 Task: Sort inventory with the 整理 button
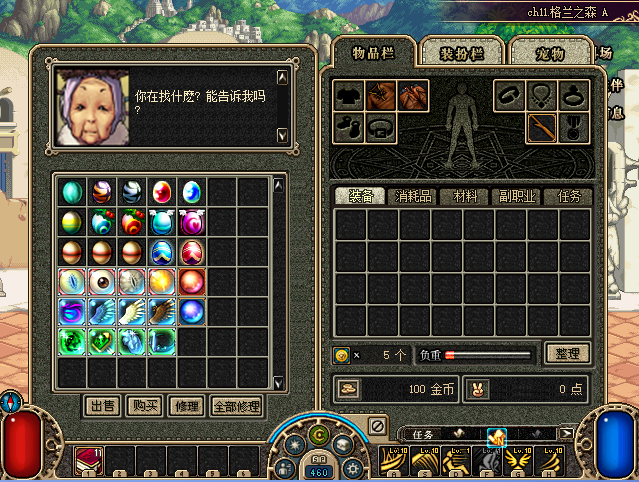click(567, 354)
